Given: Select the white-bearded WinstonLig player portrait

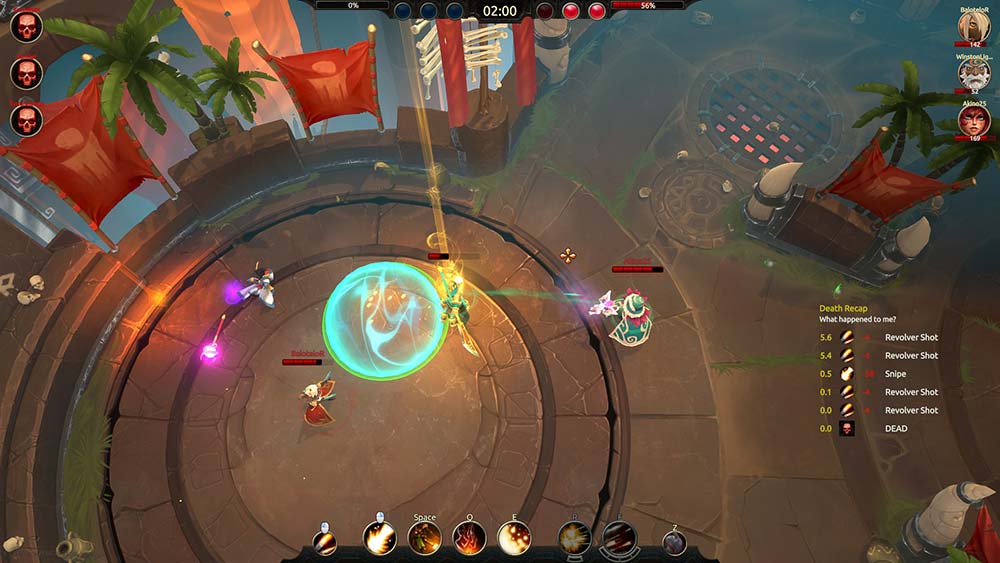Looking at the screenshot, I should [974, 74].
